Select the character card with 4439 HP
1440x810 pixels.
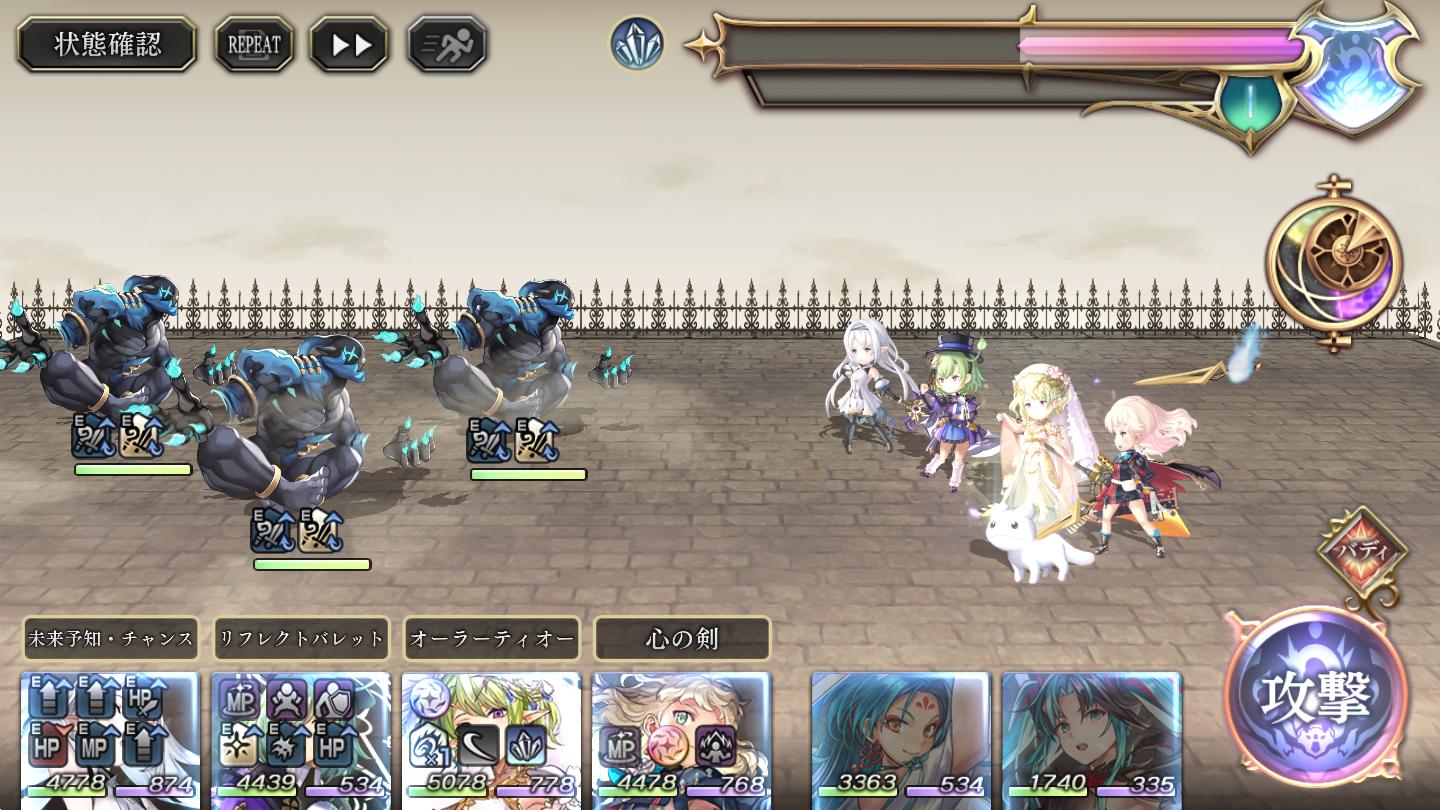(301, 740)
